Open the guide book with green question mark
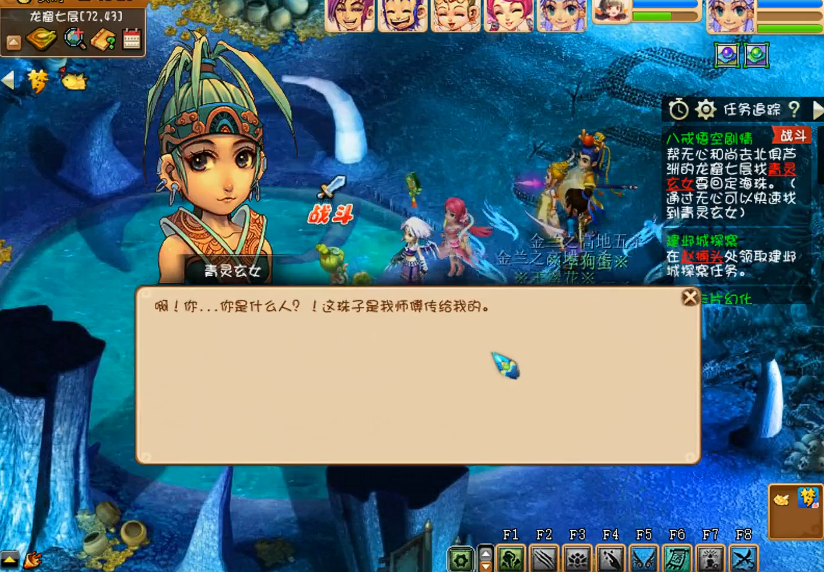 (103, 39)
